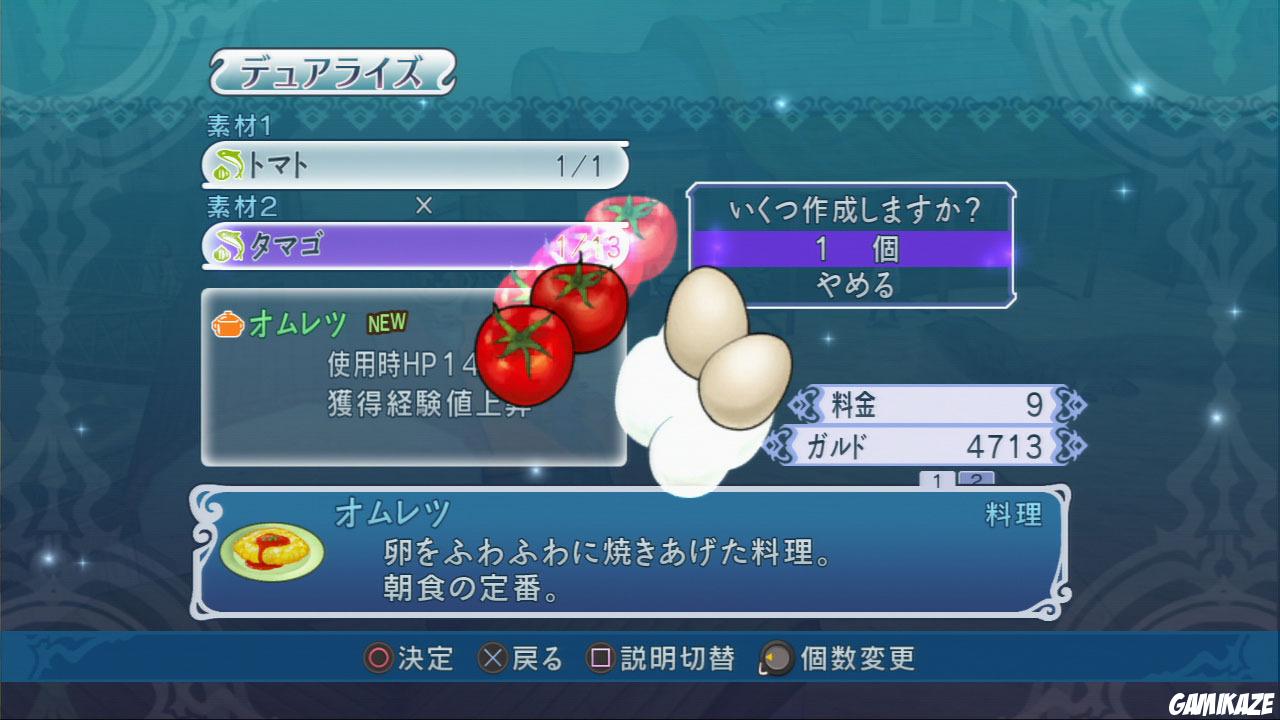Image resolution: width=1280 pixels, height=720 pixels.
Task: Select the page 1 tab
Action: 937,480
